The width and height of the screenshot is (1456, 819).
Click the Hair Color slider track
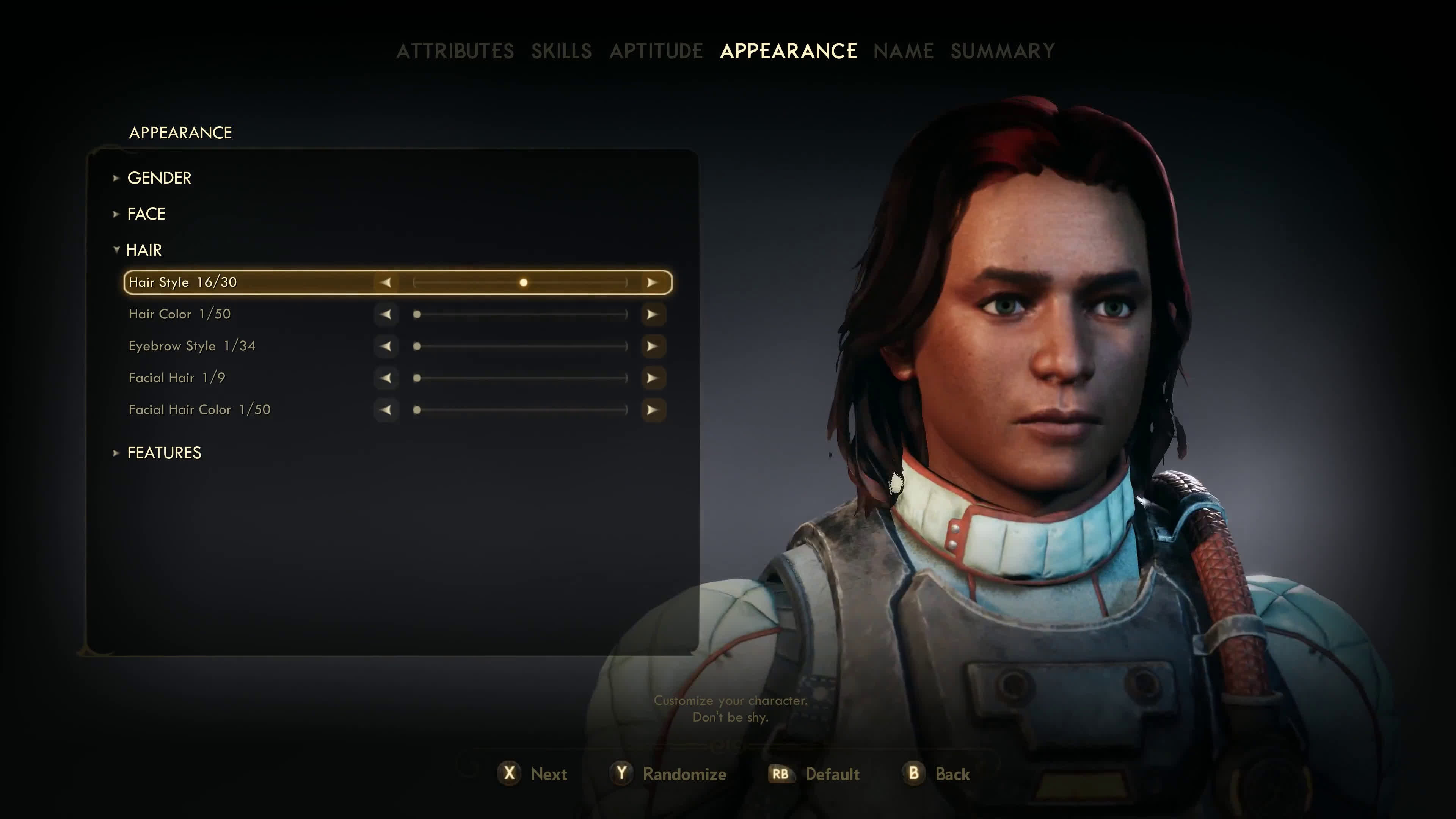[520, 314]
